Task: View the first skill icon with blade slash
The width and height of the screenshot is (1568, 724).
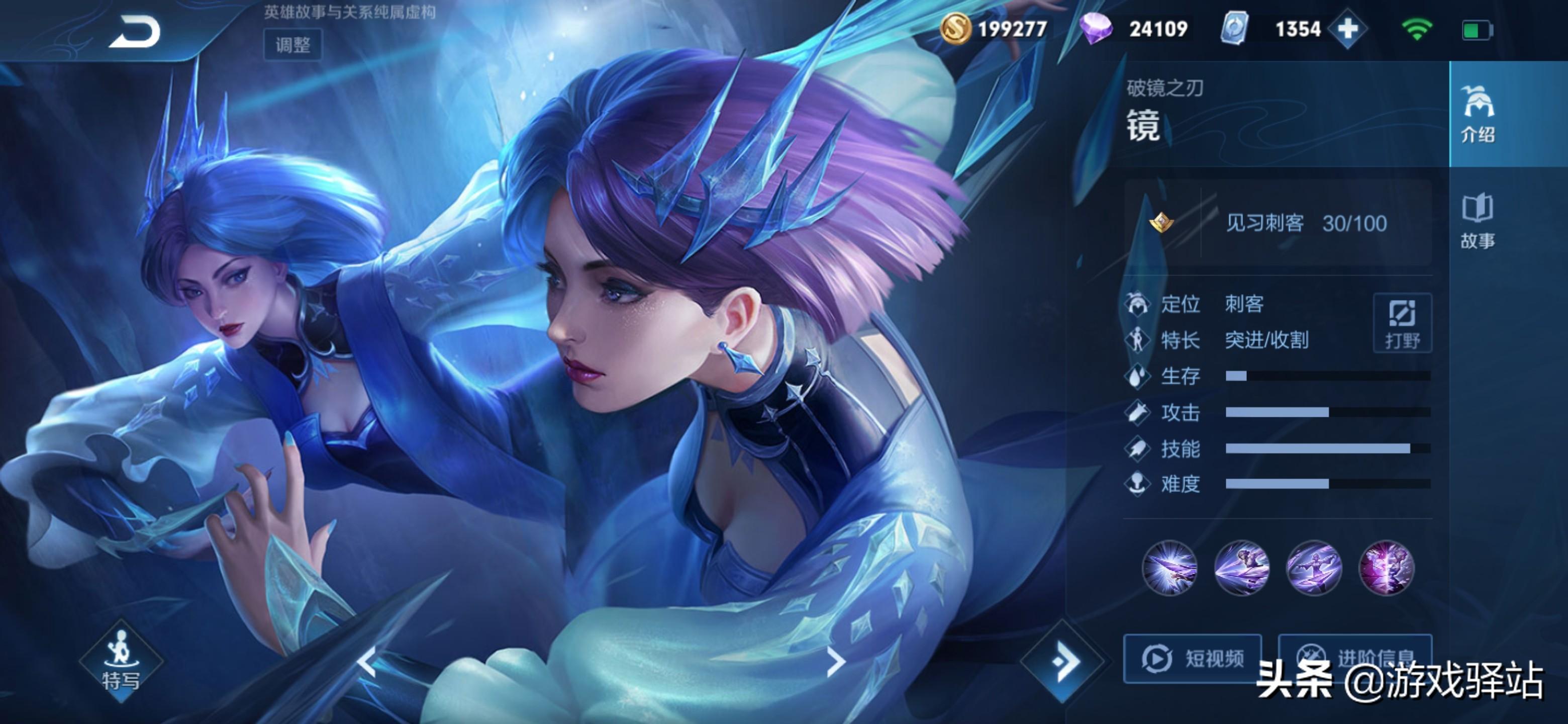Action: pos(1169,568)
